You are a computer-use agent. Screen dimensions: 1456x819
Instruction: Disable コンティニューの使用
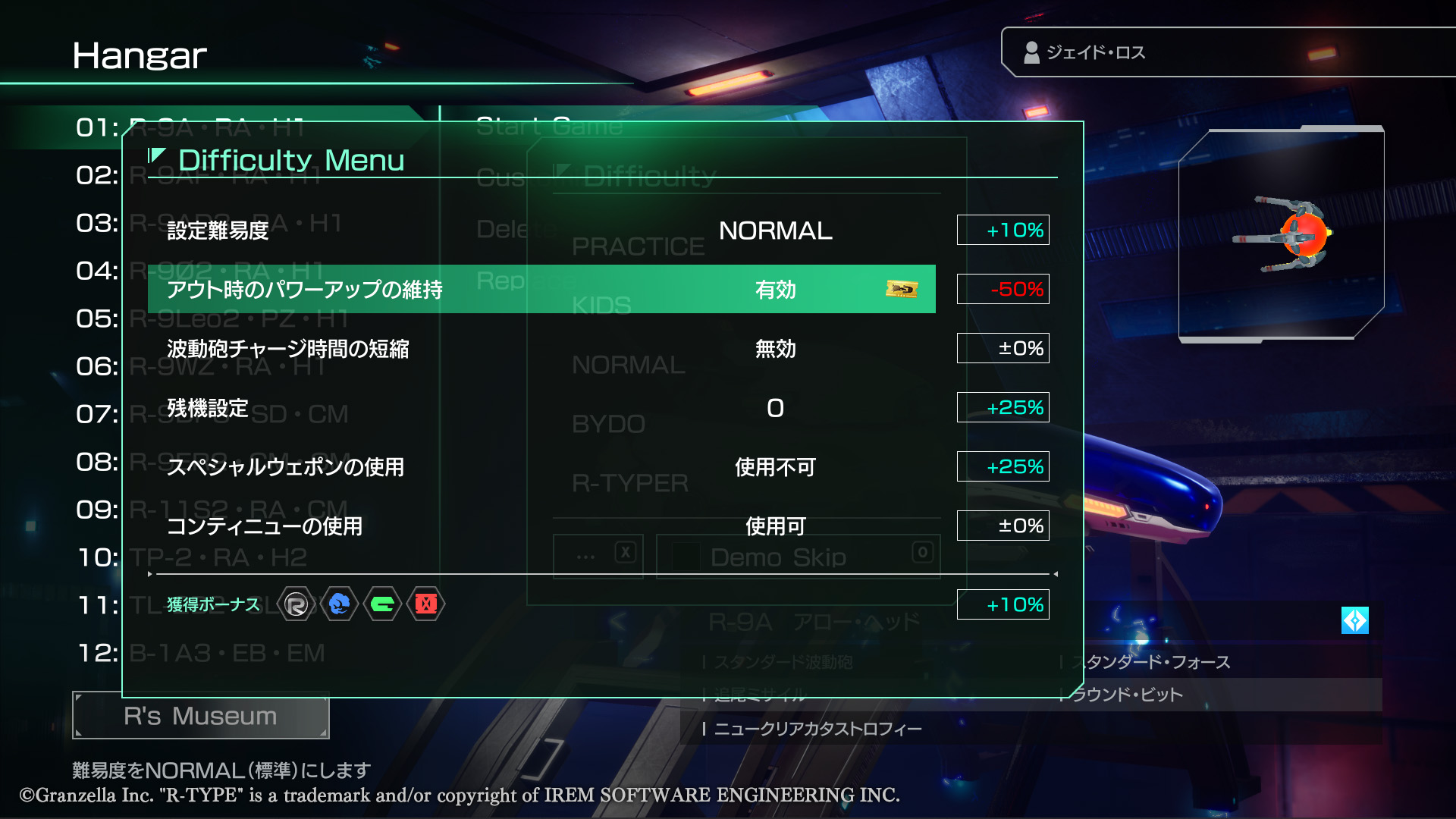[775, 526]
